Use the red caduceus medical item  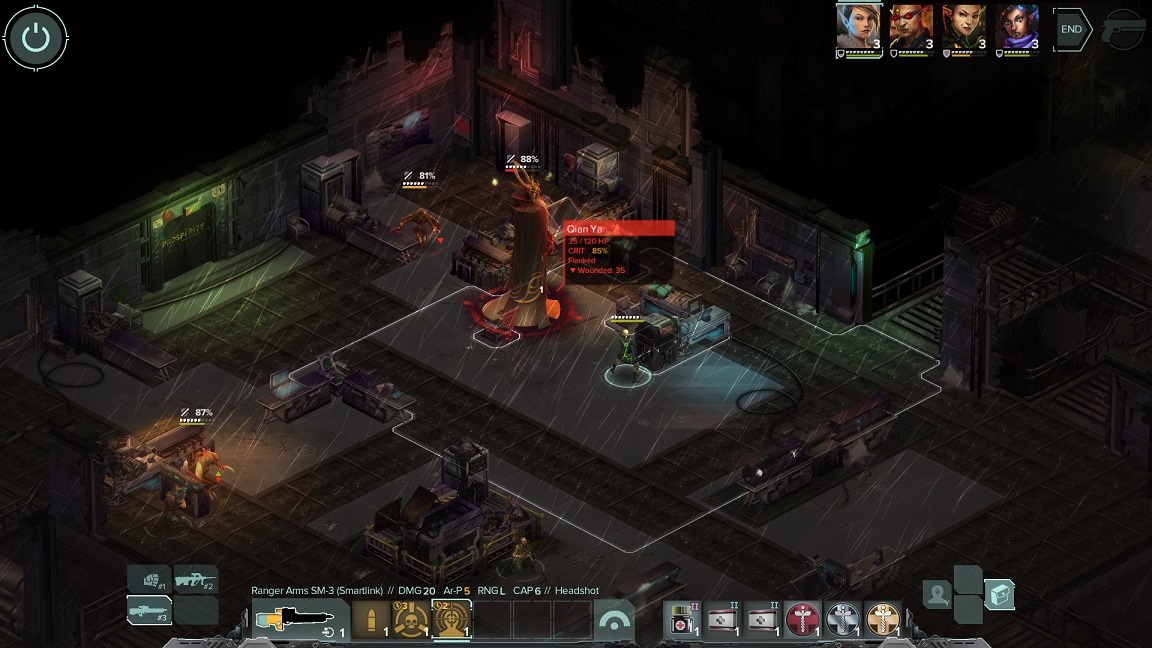coord(802,620)
